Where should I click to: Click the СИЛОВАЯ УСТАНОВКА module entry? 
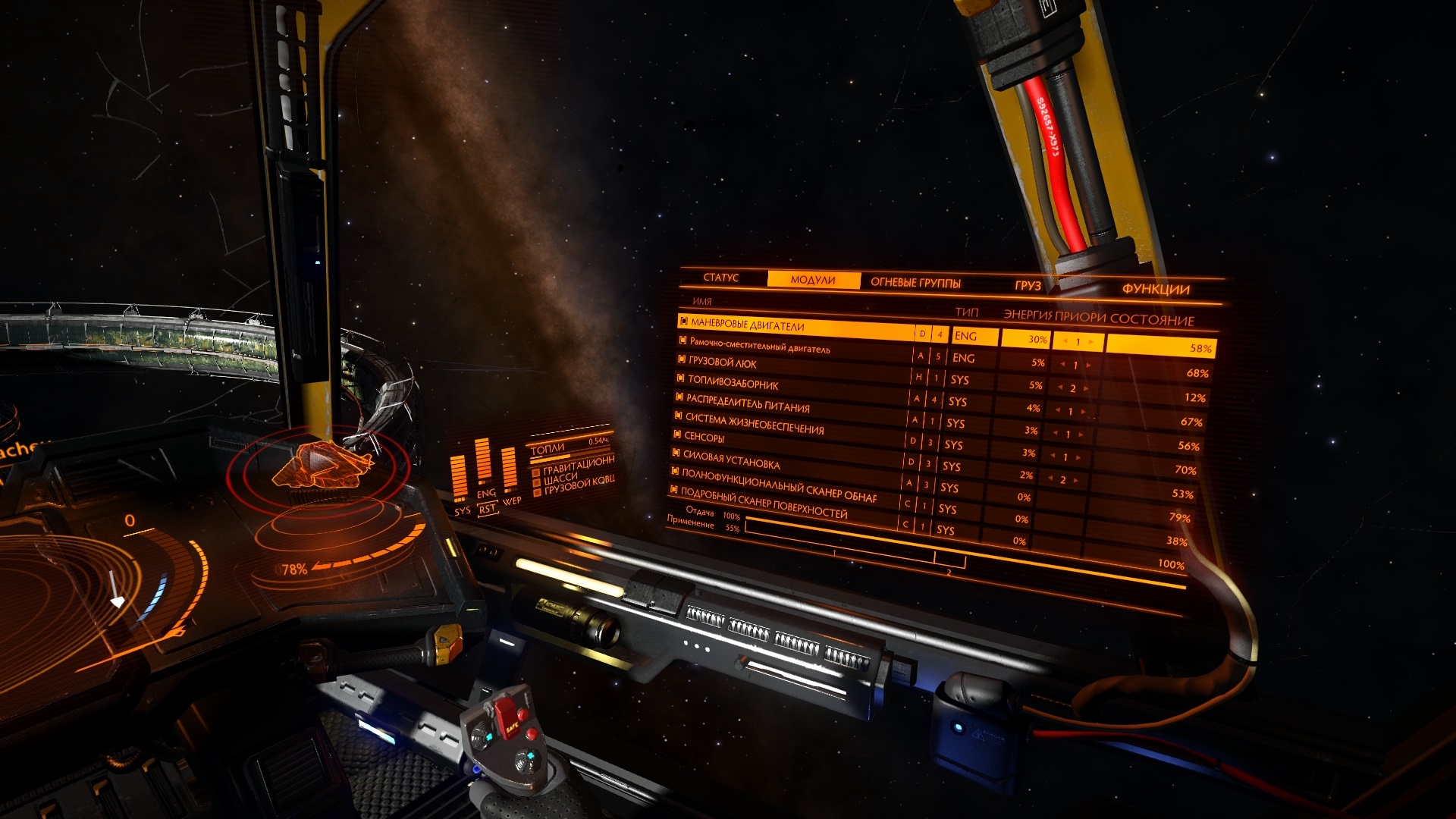731,460
